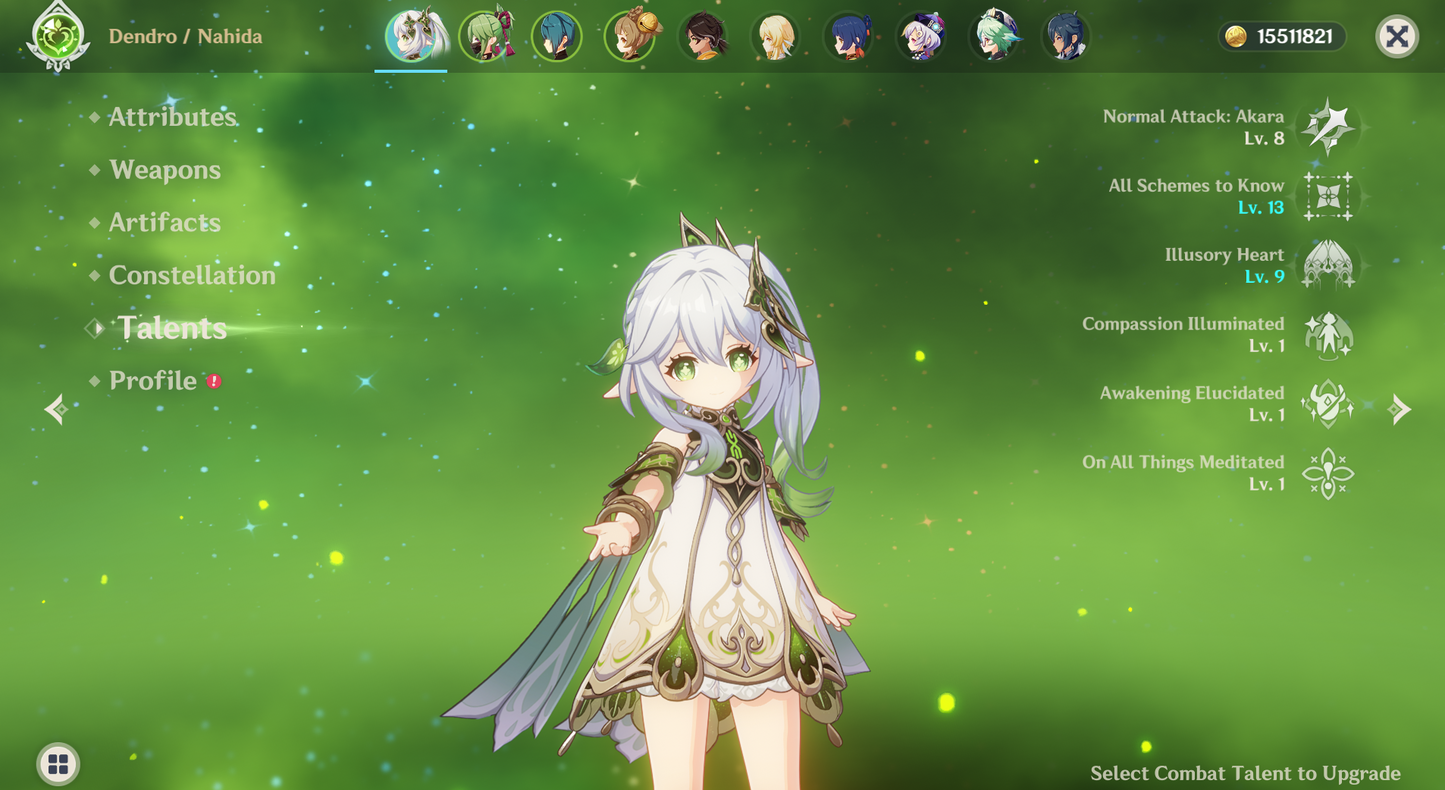1445x790 pixels.
Task: Select the Awakening Elucidated passive talent
Action: 1328,403
